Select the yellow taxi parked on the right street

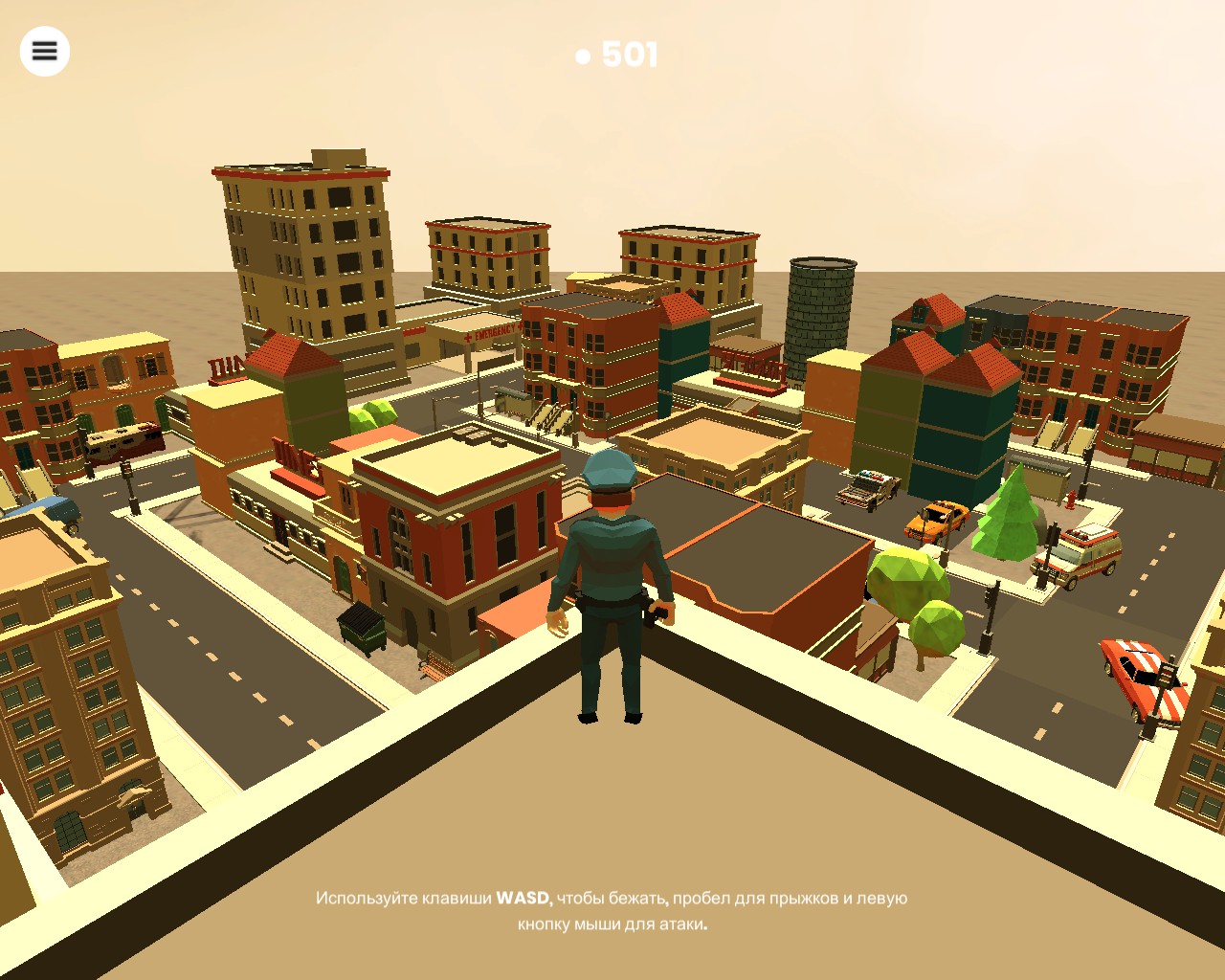click(936, 521)
